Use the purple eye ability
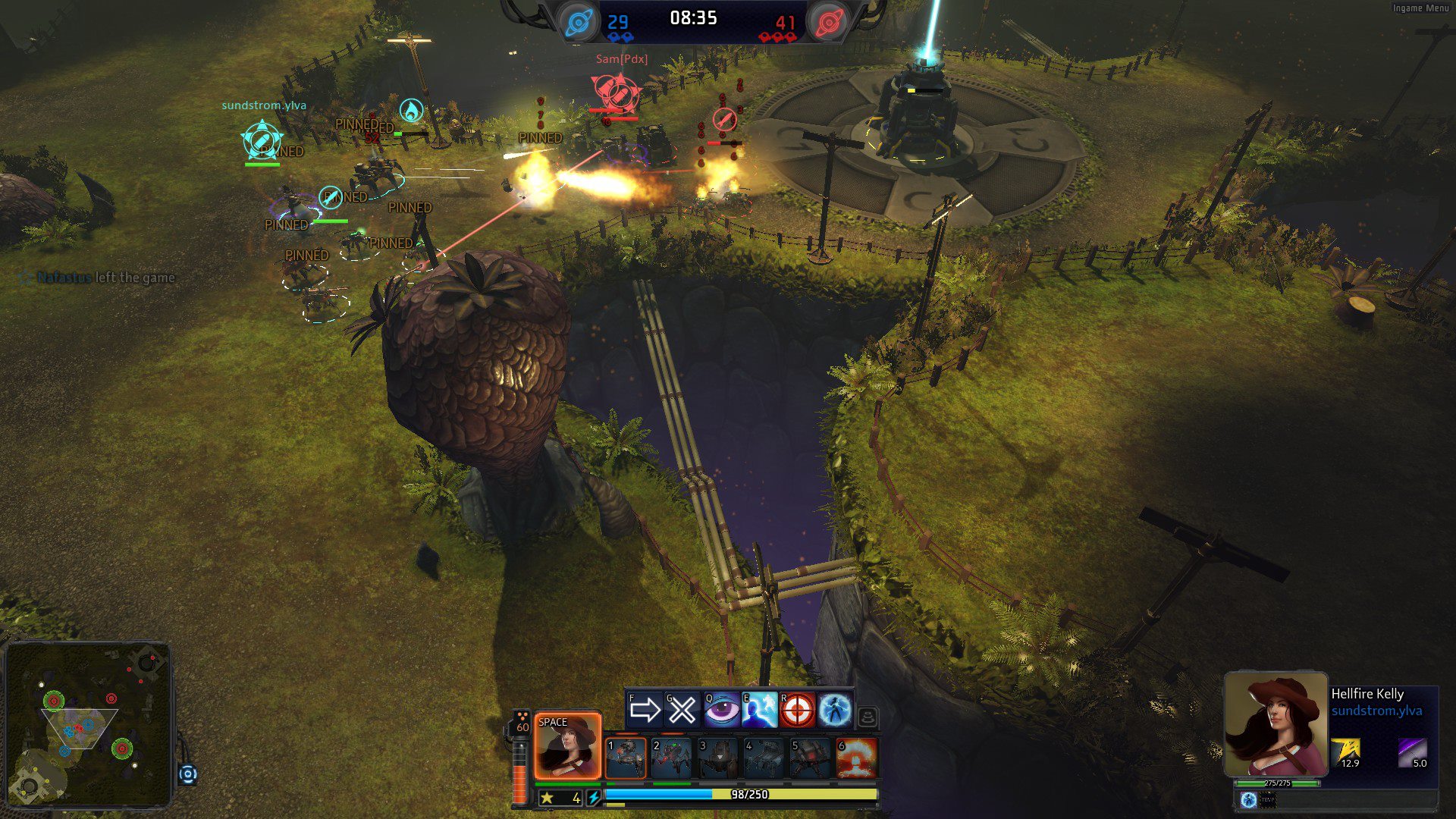The image size is (1456, 819). 721,710
